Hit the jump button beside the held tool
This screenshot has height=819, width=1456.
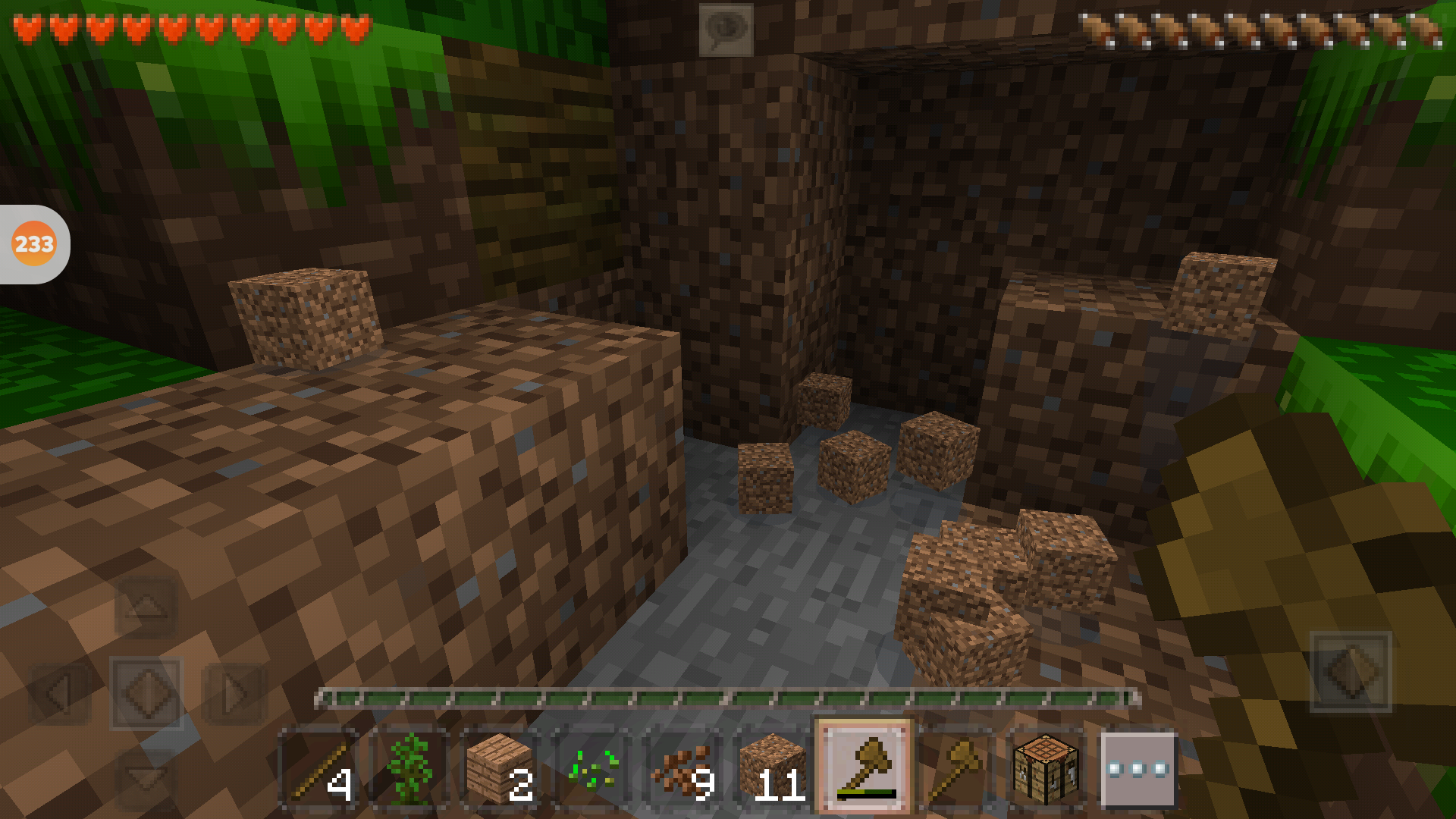pyautogui.click(x=1351, y=672)
